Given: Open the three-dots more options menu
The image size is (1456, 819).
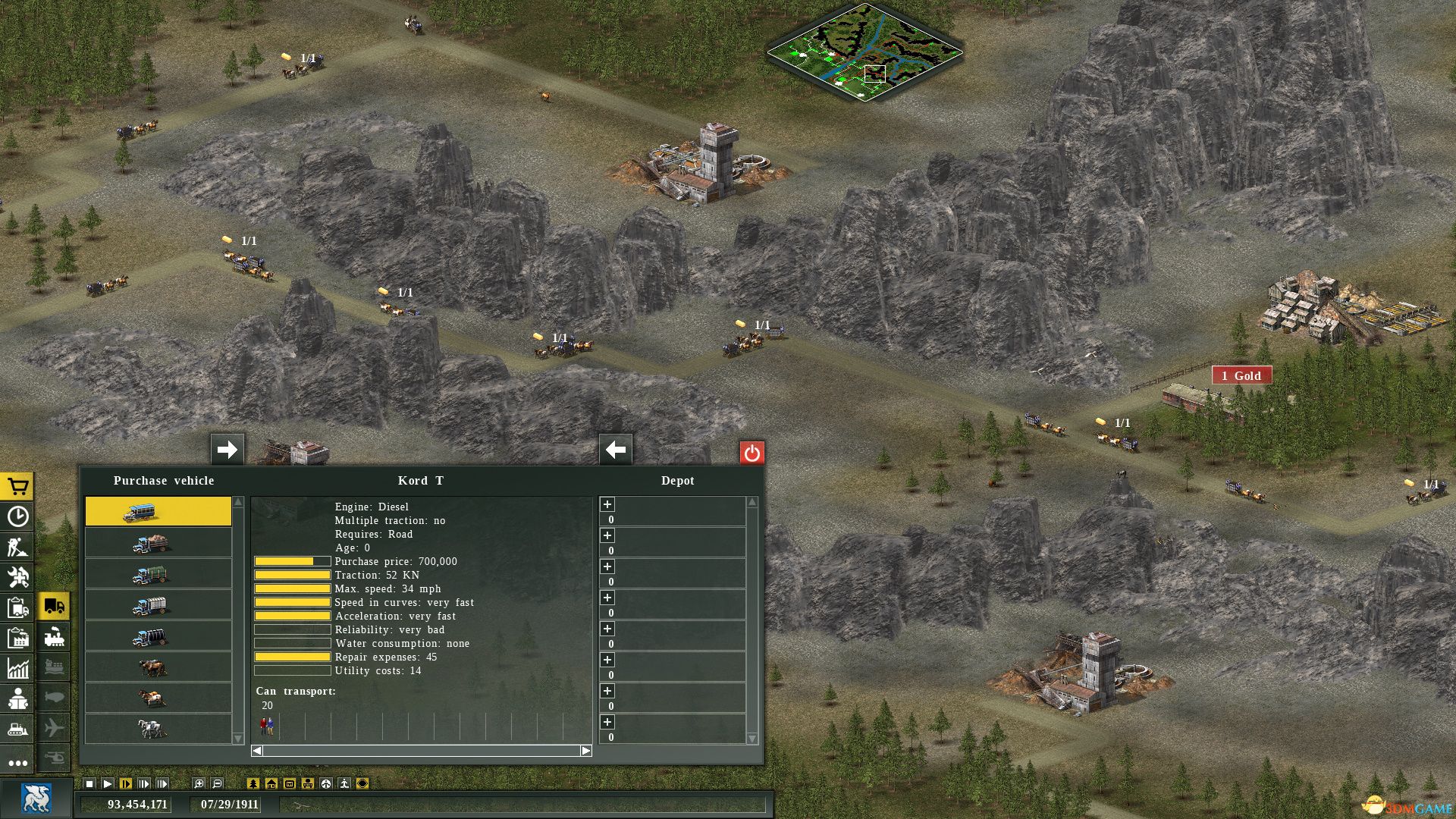Looking at the screenshot, I should click(17, 762).
